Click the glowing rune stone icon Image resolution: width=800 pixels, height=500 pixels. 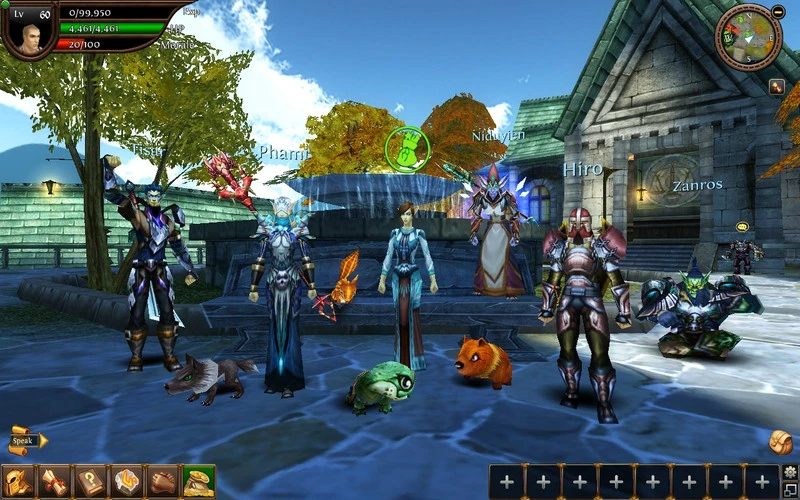click(x=126, y=481)
